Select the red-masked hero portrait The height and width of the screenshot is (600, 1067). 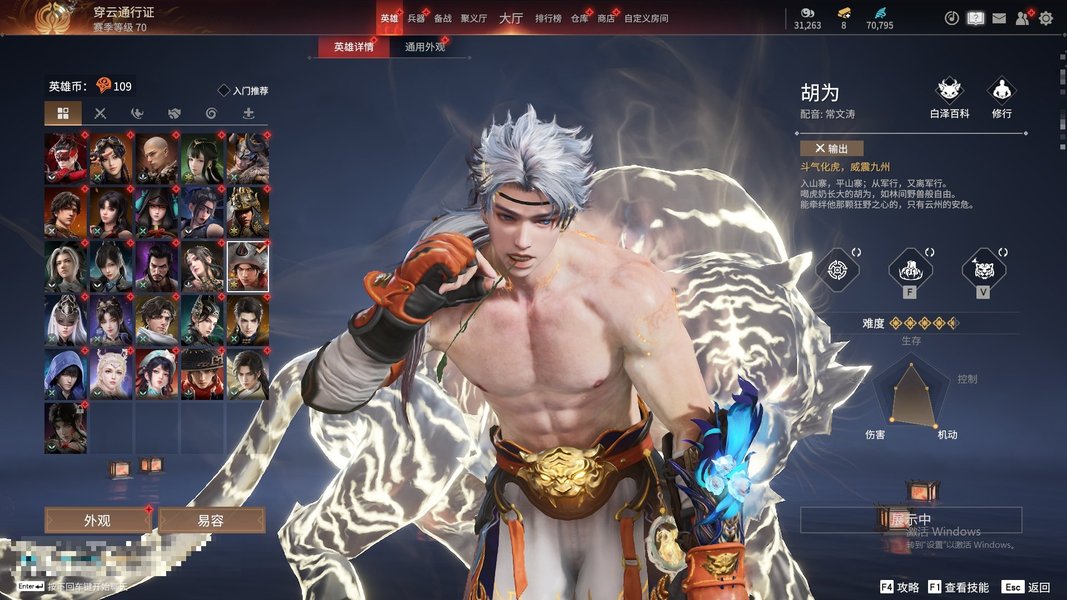coord(66,157)
